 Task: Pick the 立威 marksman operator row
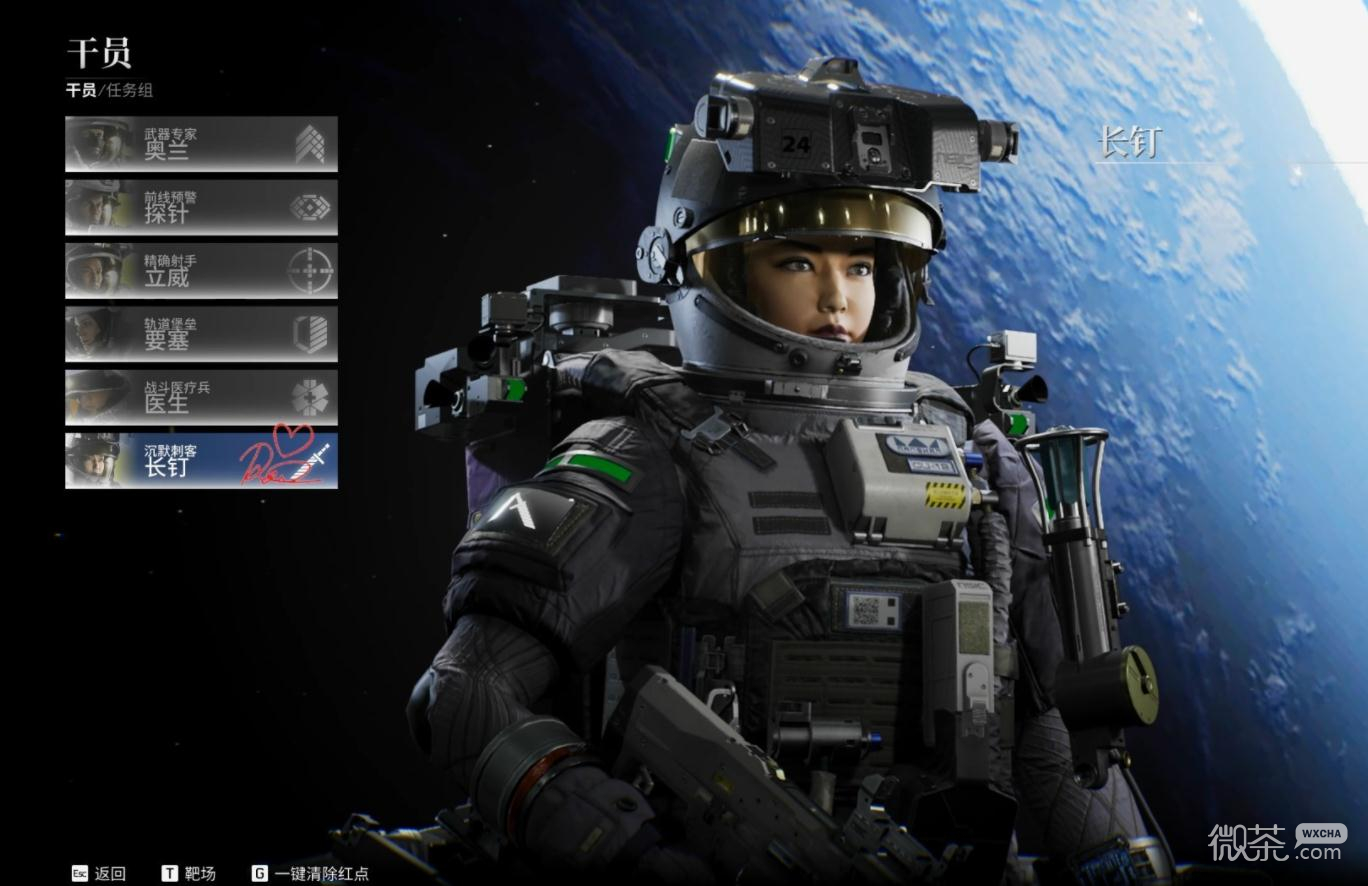[x=201, y=271]
